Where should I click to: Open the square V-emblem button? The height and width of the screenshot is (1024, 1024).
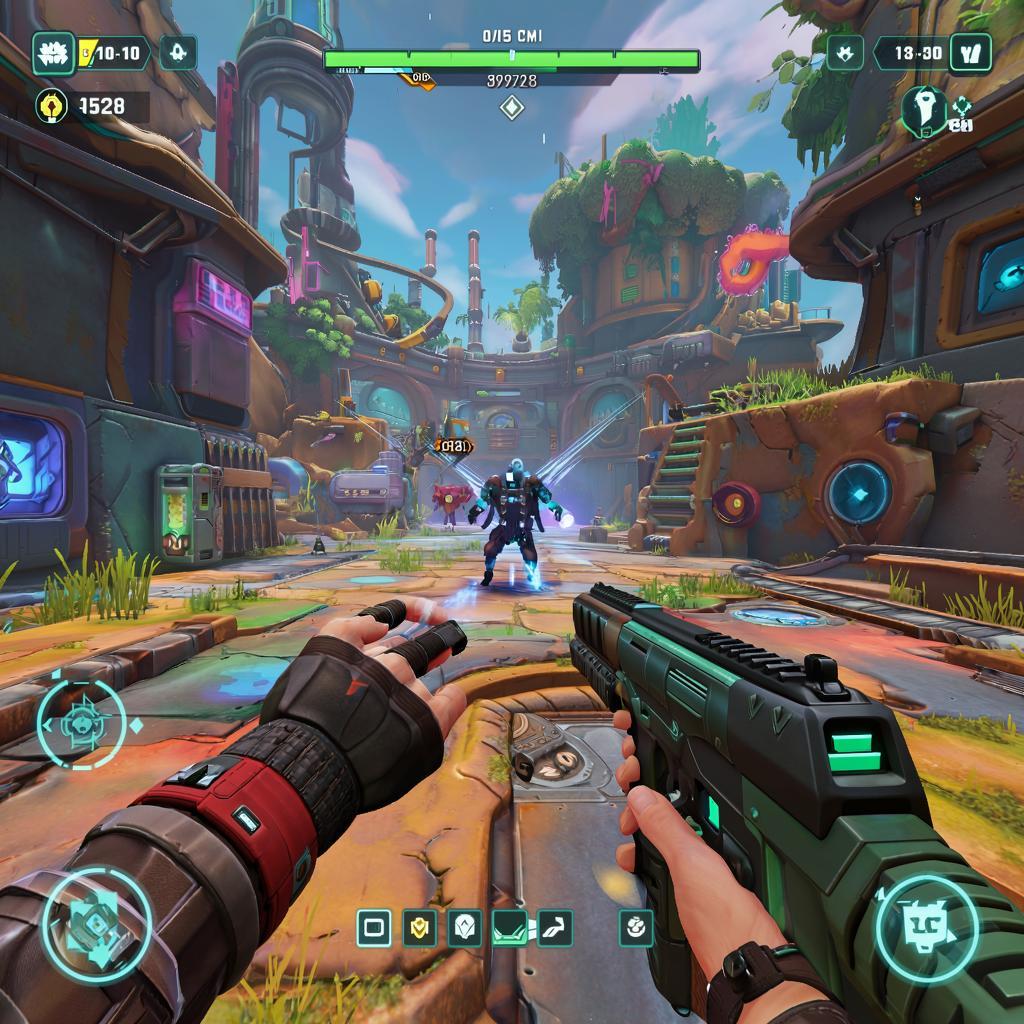click(x=969, y=52)
